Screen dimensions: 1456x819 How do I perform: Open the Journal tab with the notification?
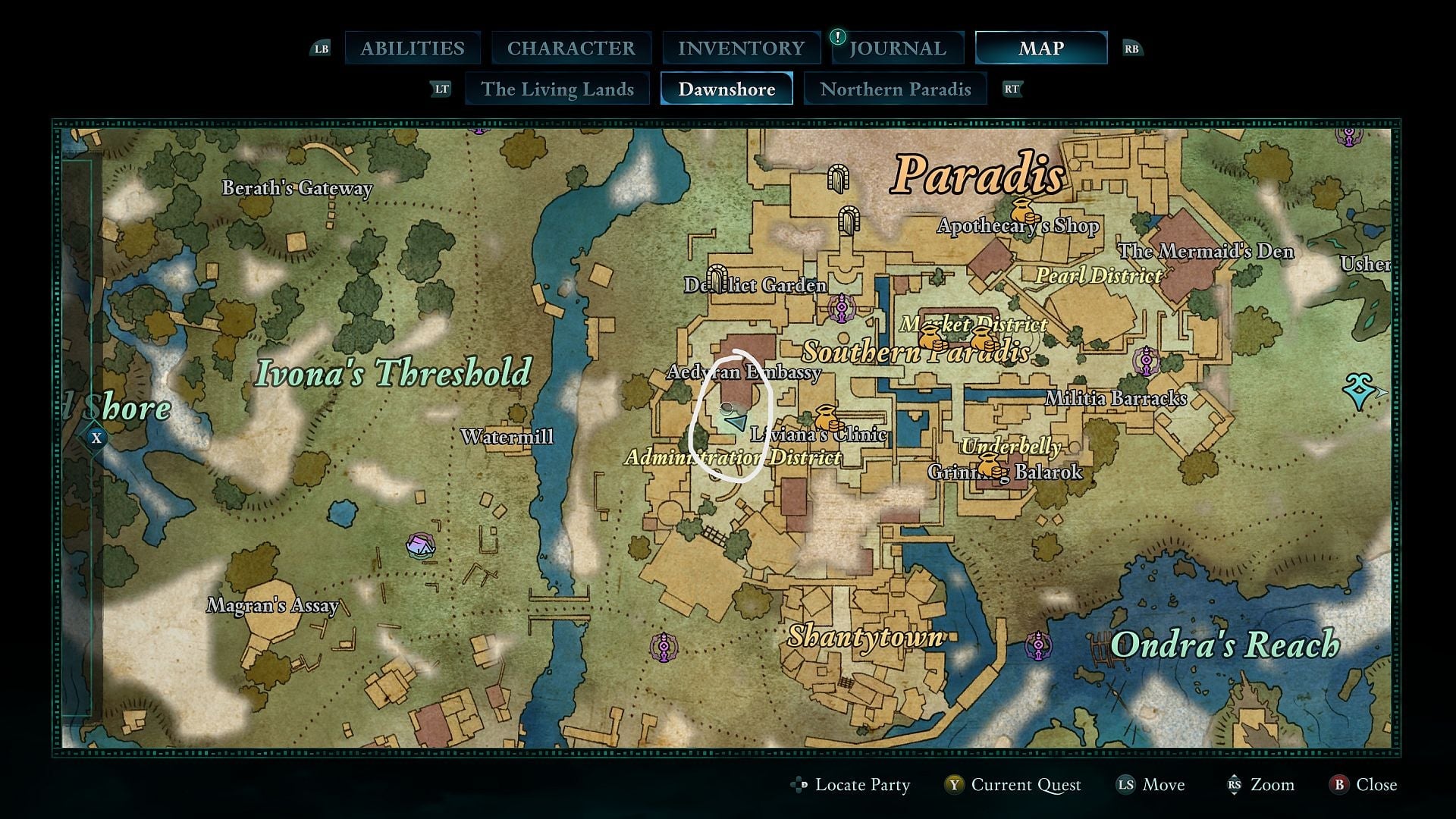[x=898, y=48]
